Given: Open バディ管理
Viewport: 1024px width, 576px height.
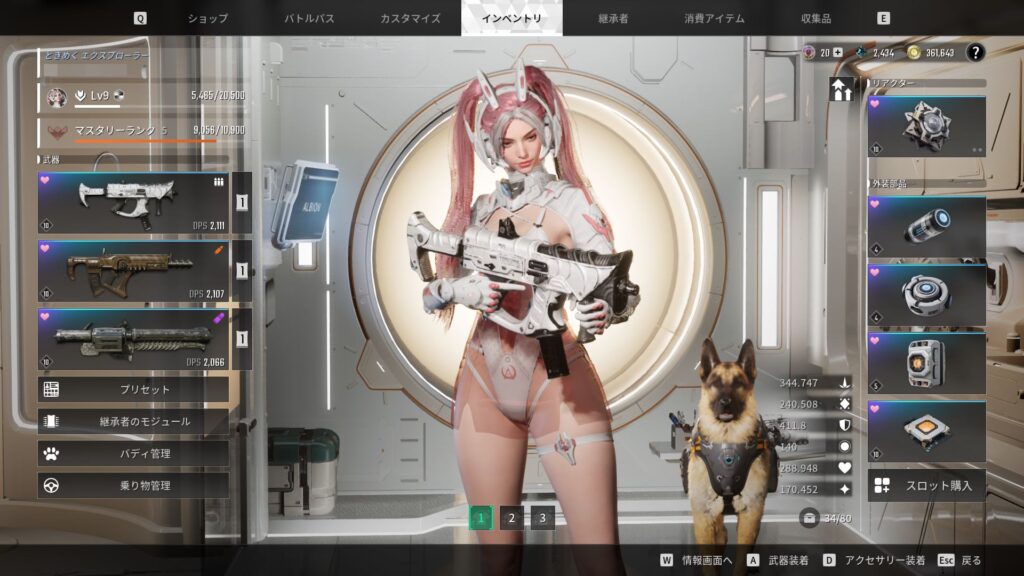Looking at the screenshot, I should coord(133,453).
